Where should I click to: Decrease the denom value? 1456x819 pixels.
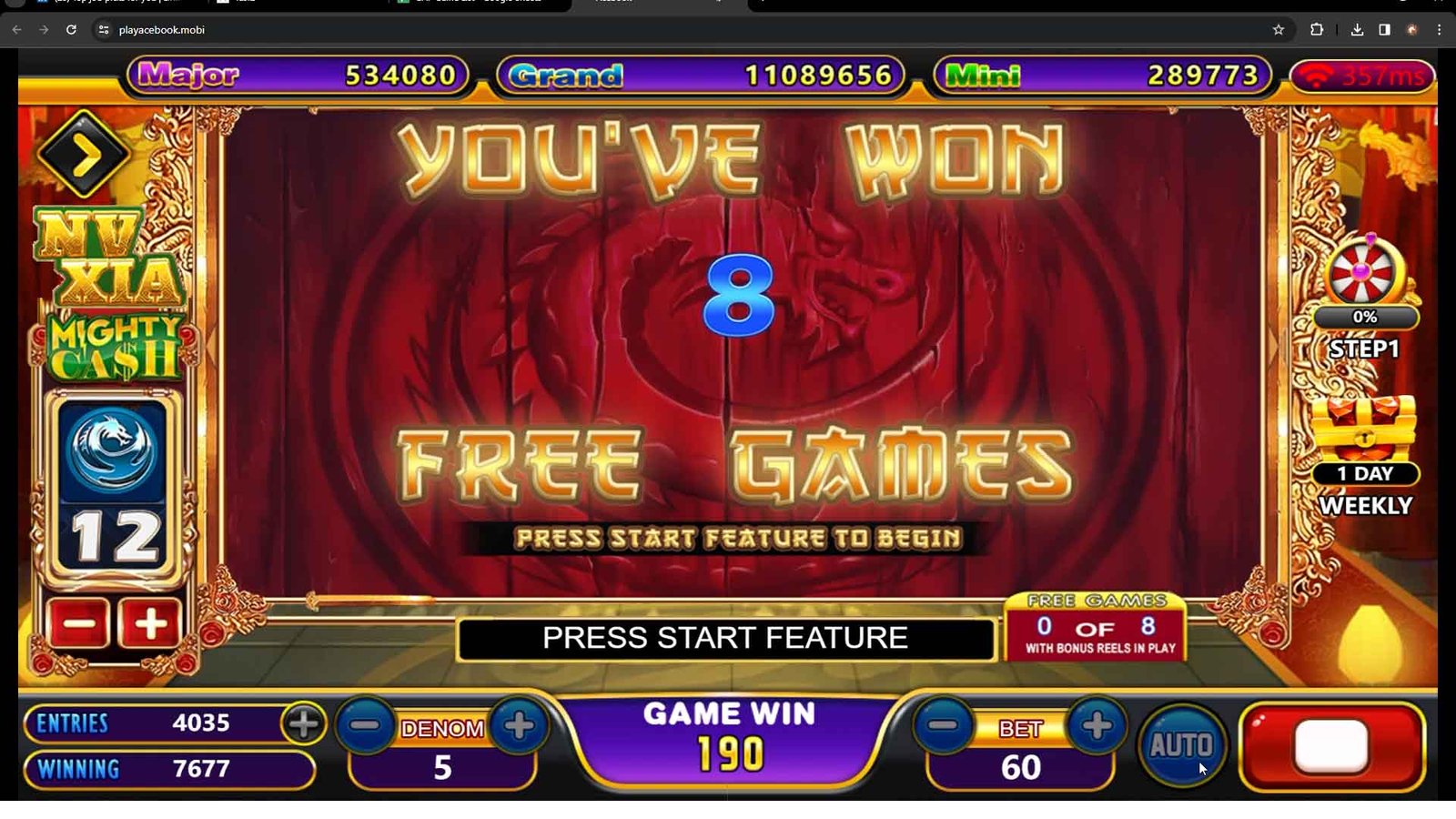(x=366, y=725)
